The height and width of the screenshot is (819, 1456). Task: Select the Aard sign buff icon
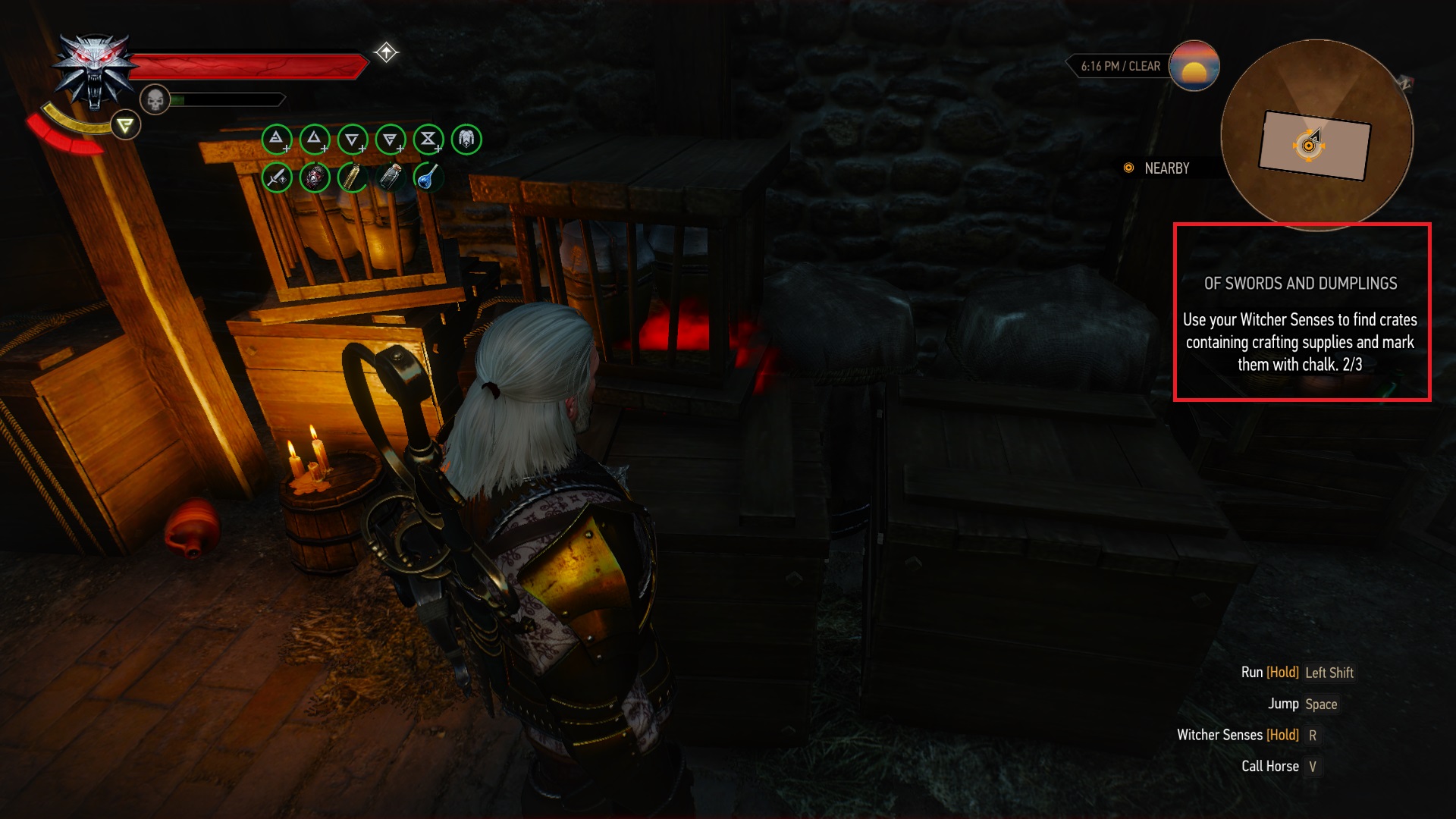click(x=277, y=140)
